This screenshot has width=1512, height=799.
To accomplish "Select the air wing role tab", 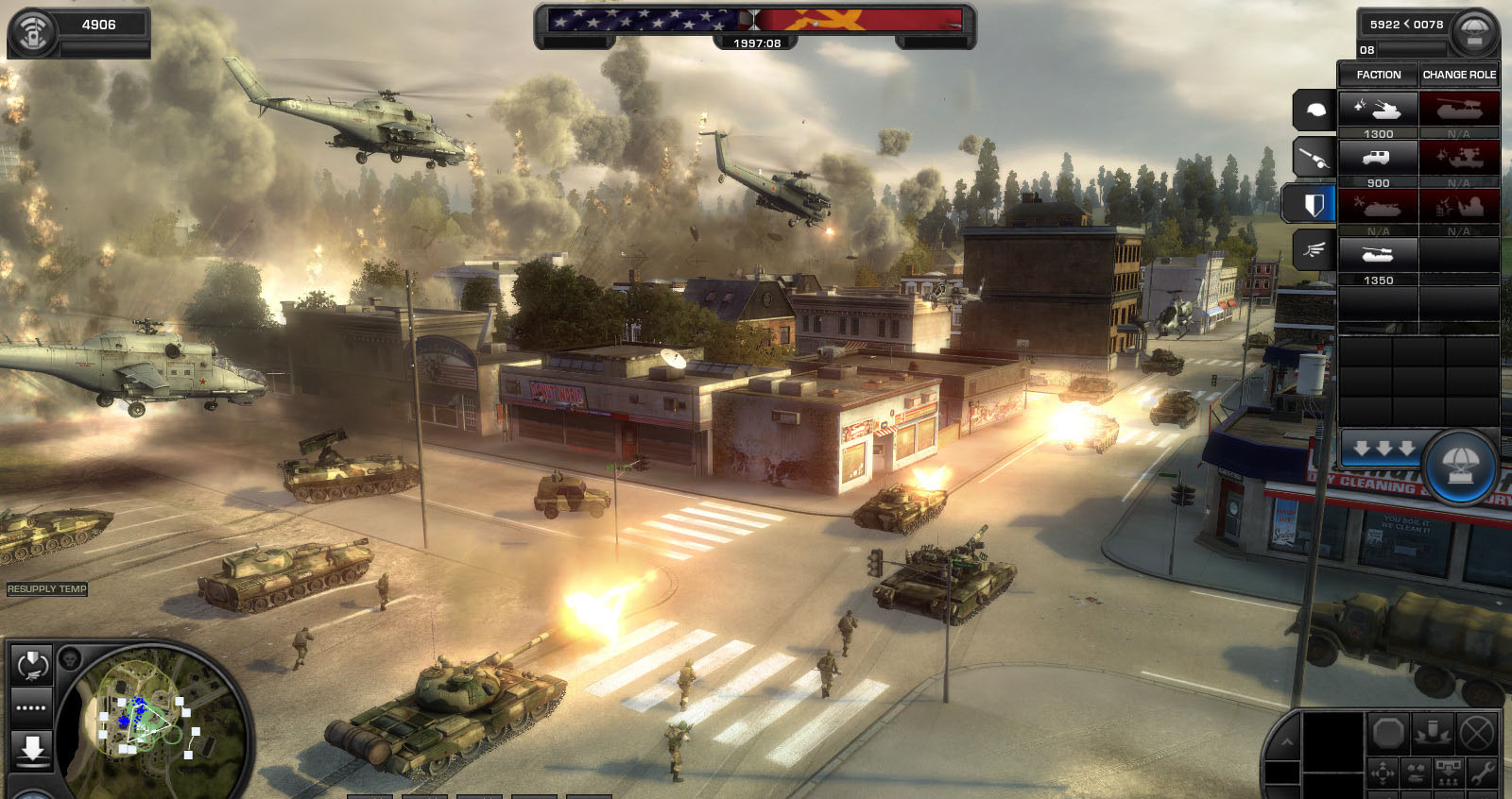I will click(x=1314, y=250).
